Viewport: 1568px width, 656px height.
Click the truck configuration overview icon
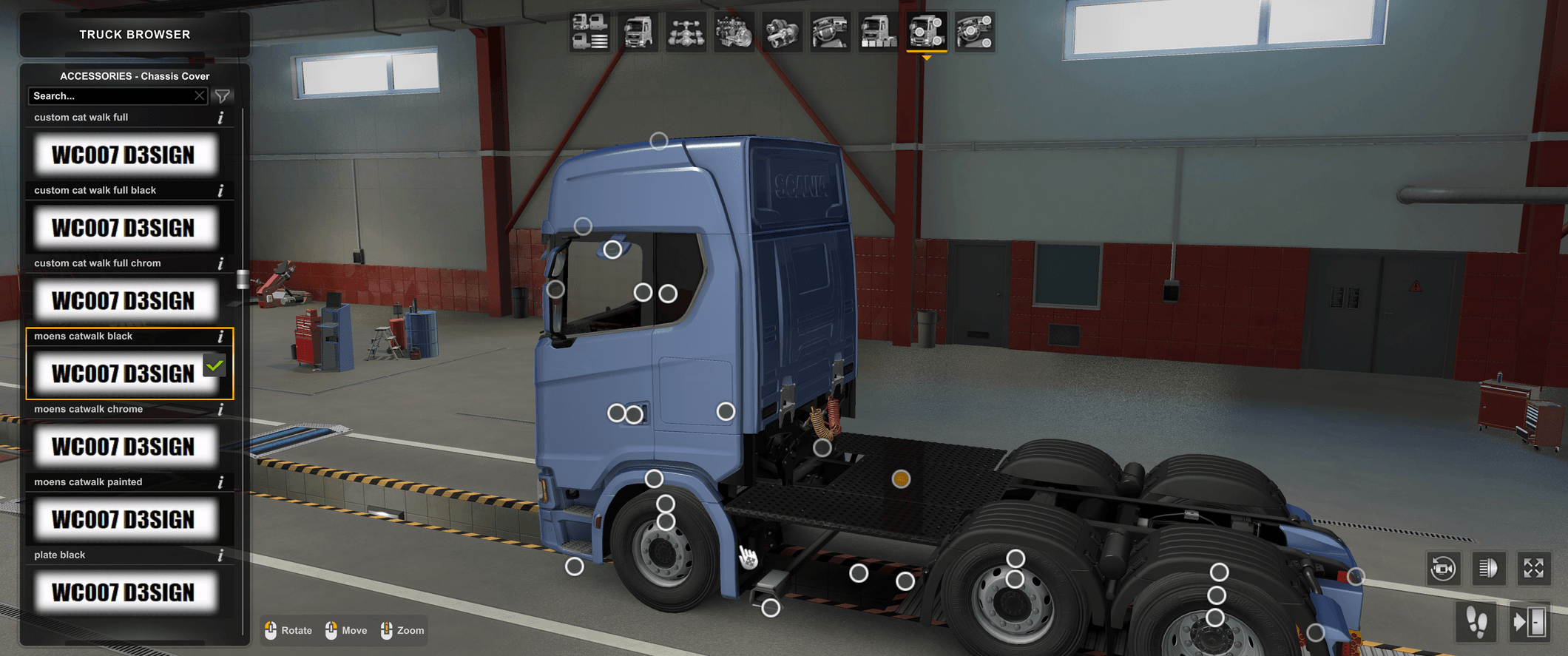pos(589,33)
